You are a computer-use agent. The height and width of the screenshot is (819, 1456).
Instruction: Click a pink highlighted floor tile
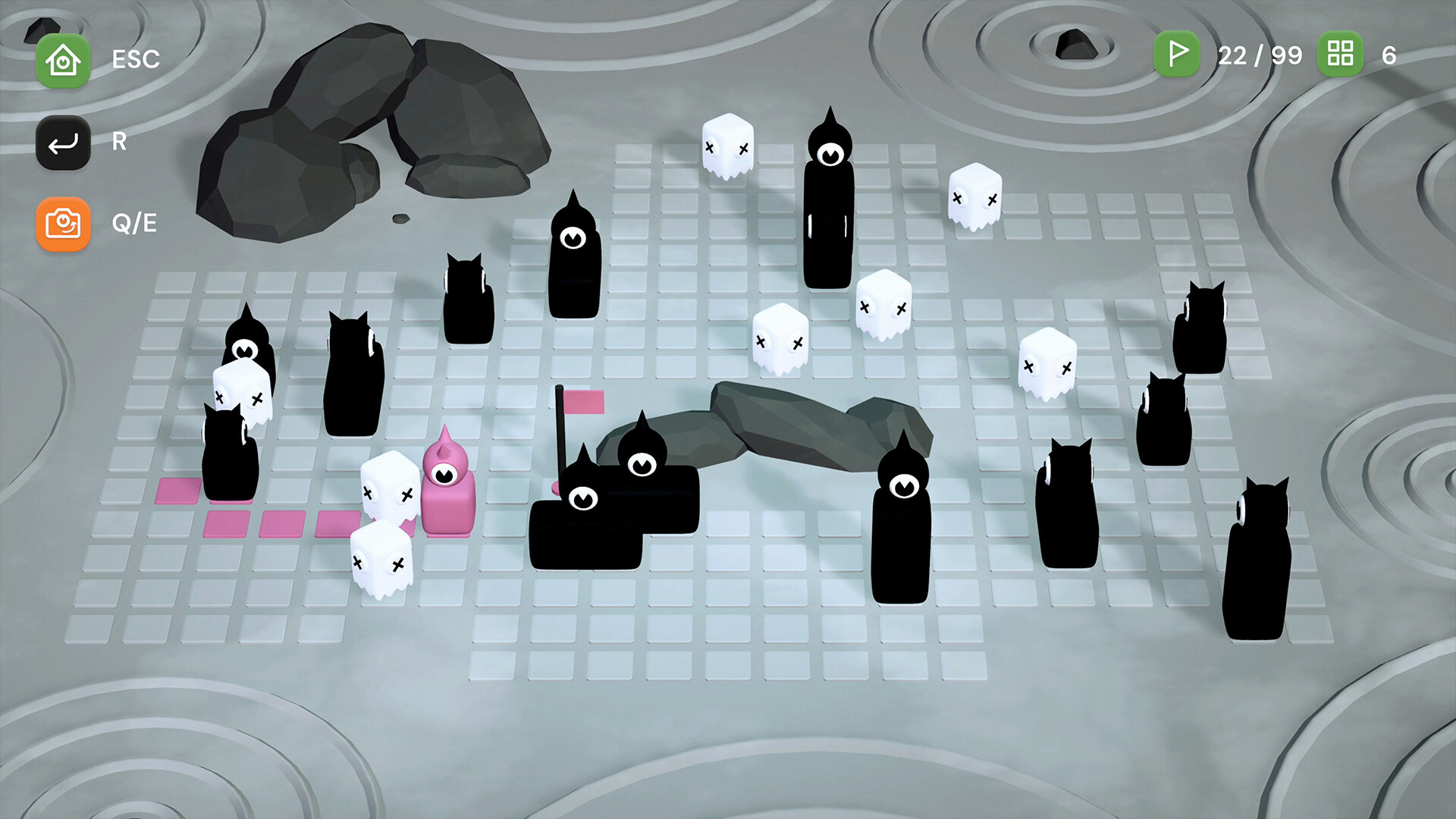pos(227,522)
